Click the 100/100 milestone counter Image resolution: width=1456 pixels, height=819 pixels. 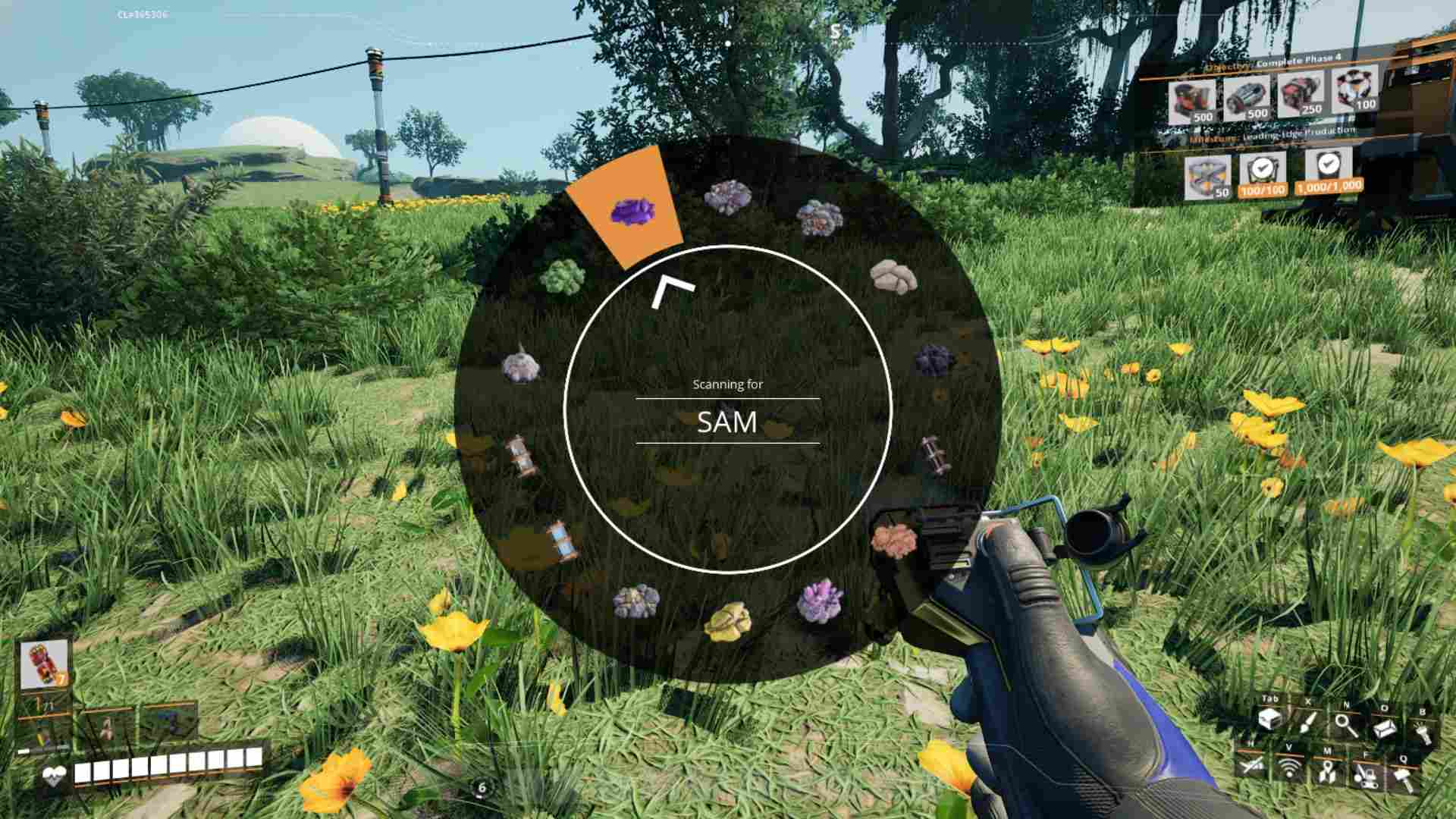(1262, 190)
